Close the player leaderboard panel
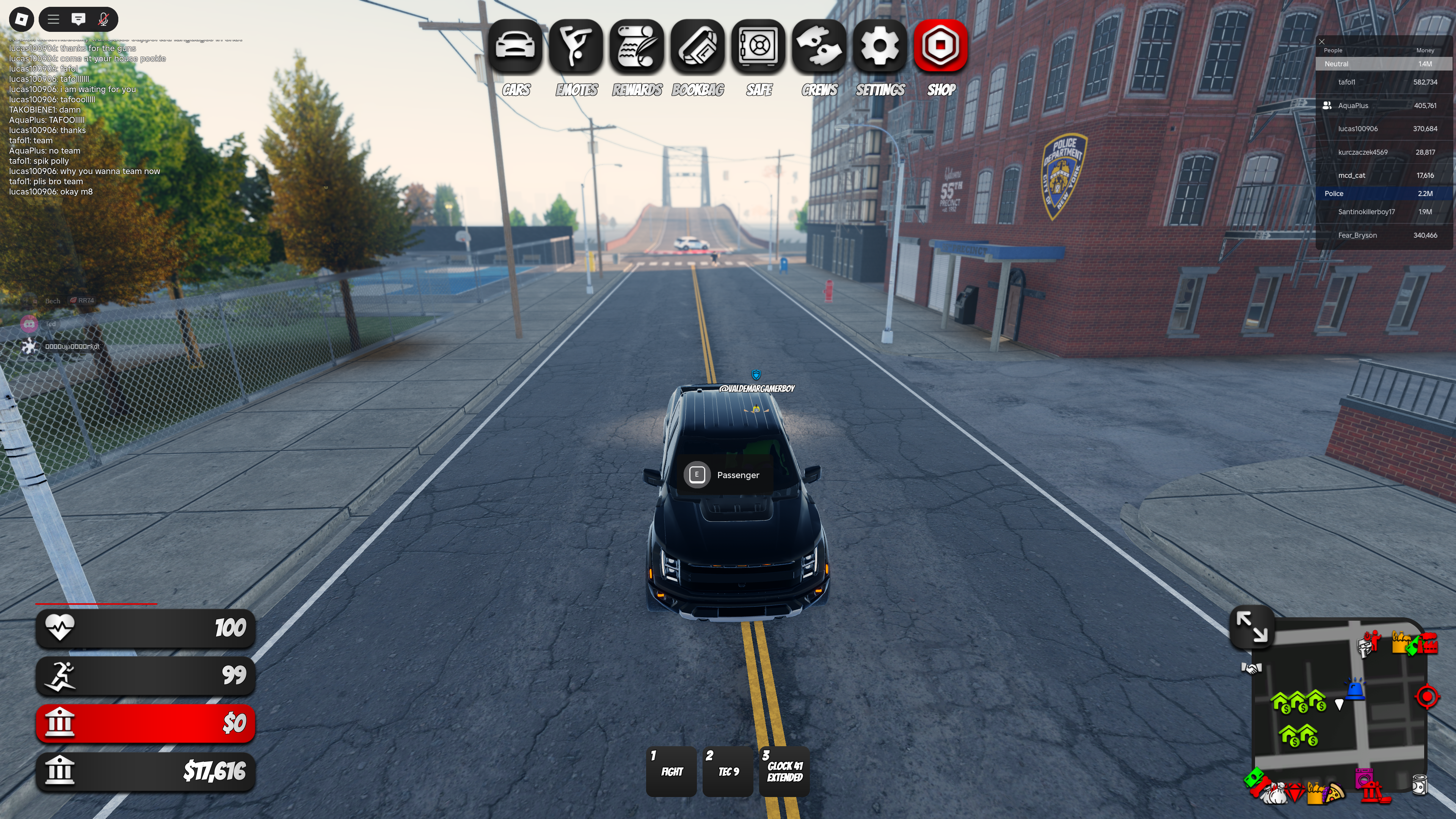The height and width of the screenshot is (819, 1456). (1322, 42)
